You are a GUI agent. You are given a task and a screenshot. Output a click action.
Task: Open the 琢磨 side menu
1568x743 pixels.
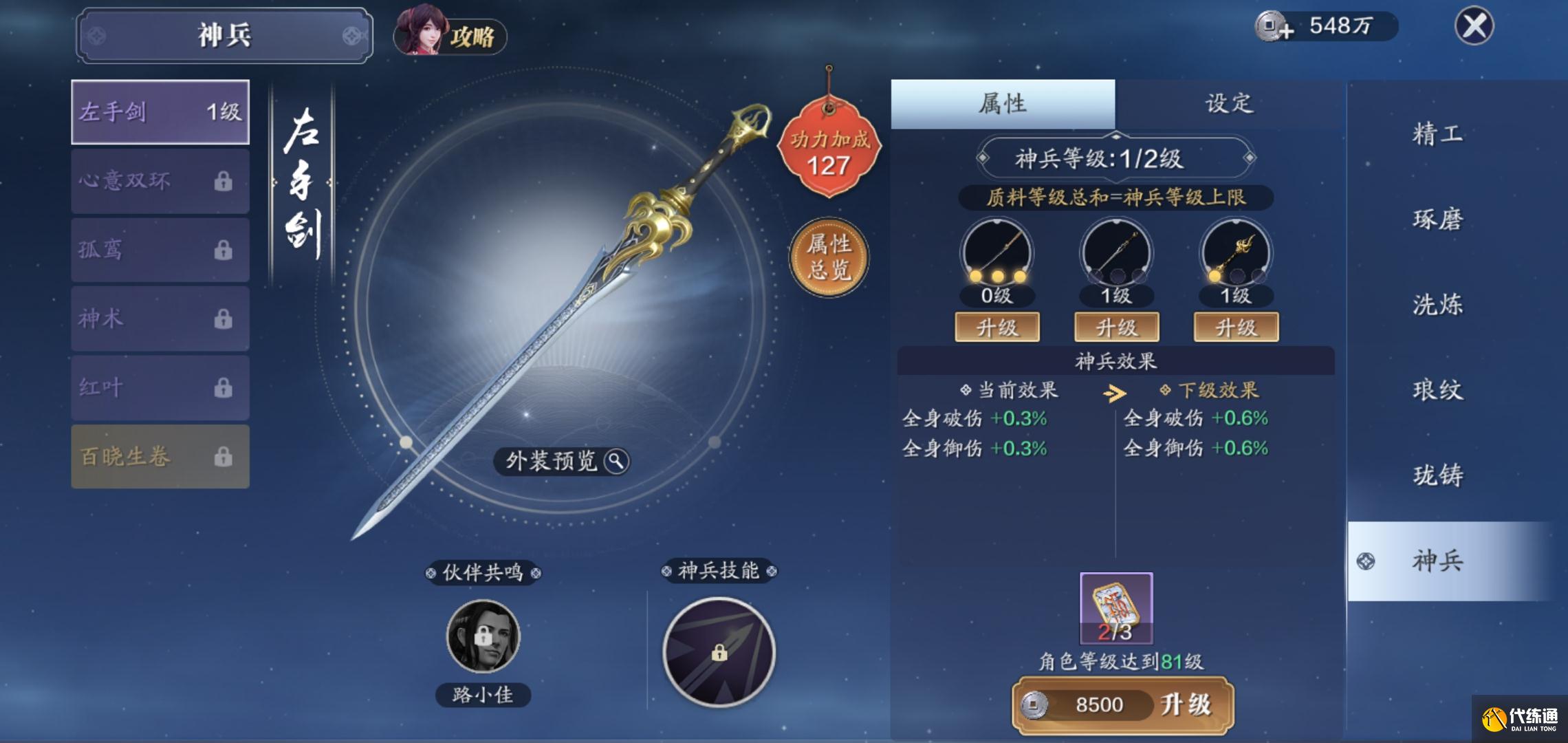[1437, 219]
